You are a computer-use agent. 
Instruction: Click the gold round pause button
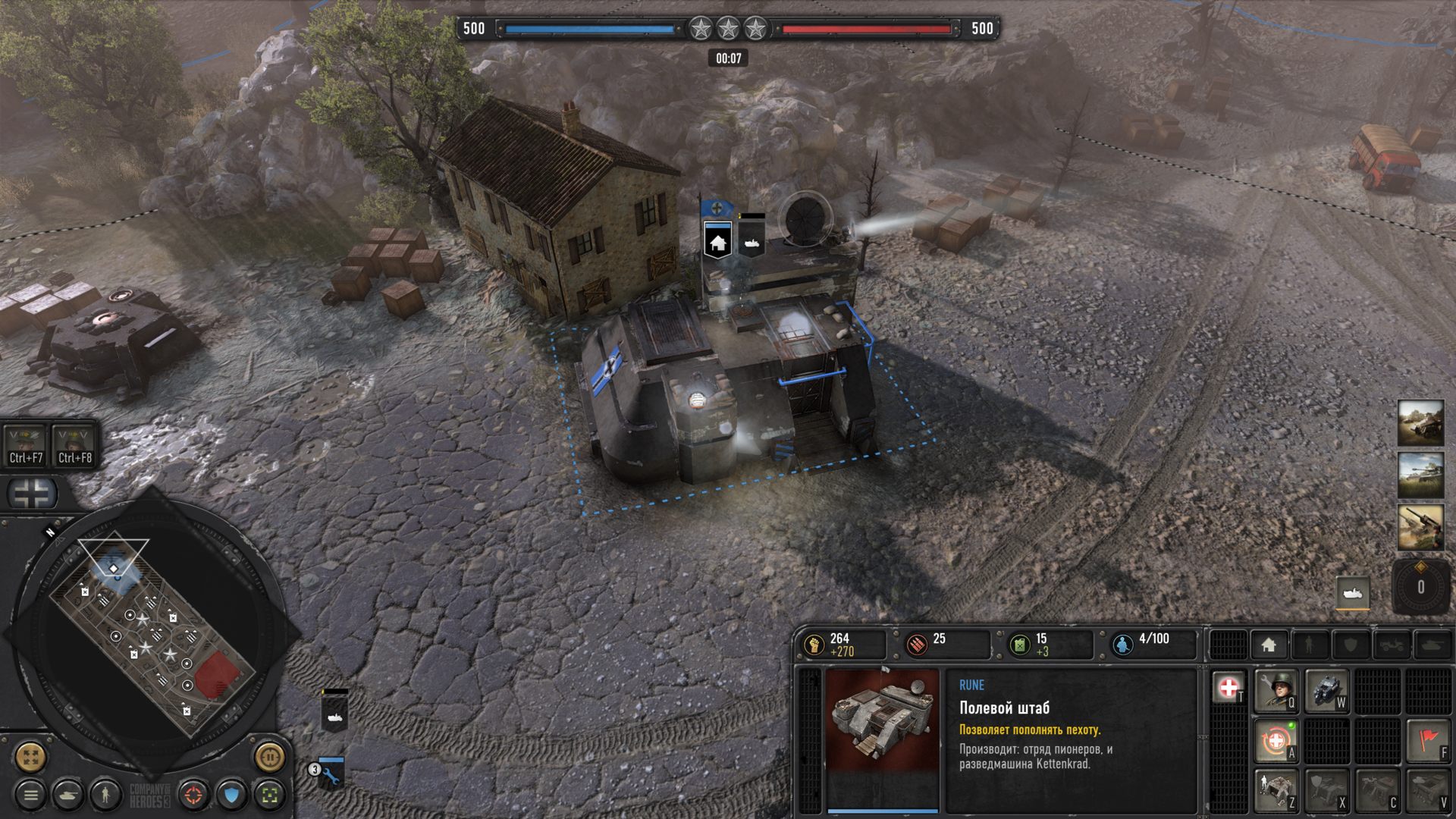pyautogui.click(x=269, y=756)
